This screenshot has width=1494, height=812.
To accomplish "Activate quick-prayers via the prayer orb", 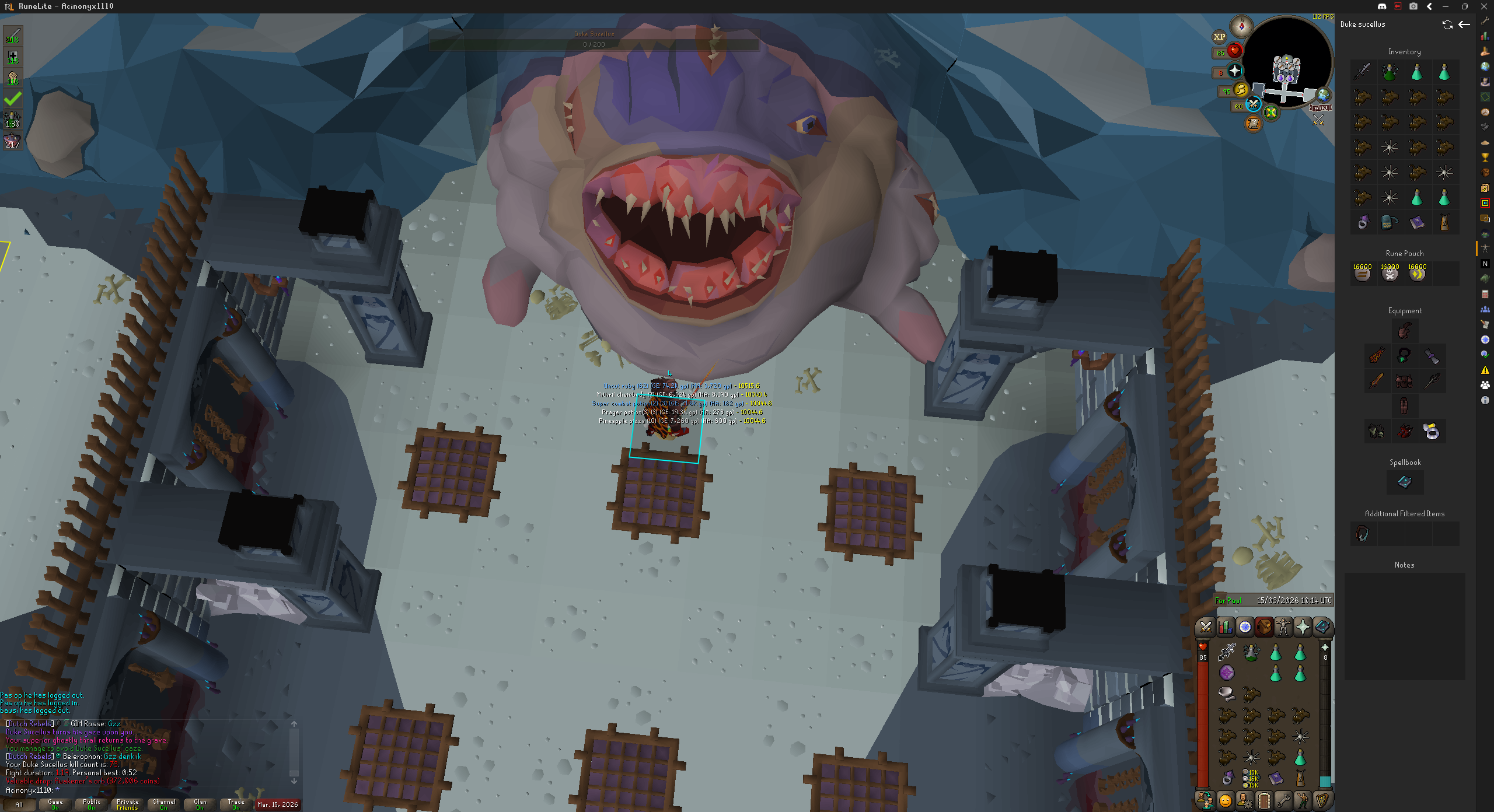I will pyautogui.click(x=1235, y=71).
